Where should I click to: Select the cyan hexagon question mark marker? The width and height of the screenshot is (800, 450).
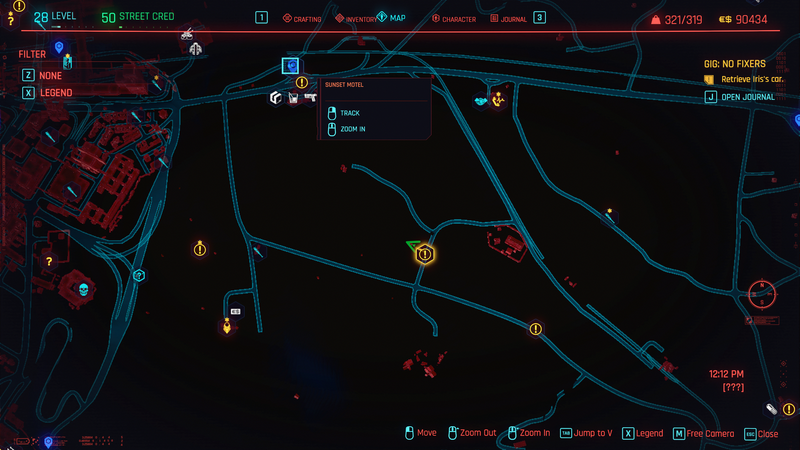point(139,275)
